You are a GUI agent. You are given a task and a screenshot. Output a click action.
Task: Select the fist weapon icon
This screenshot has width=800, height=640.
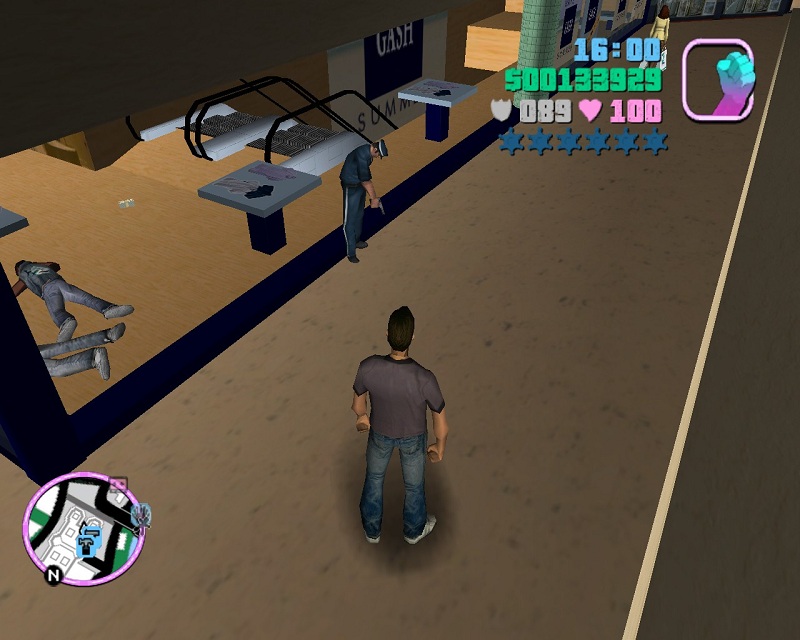[718, 79]
